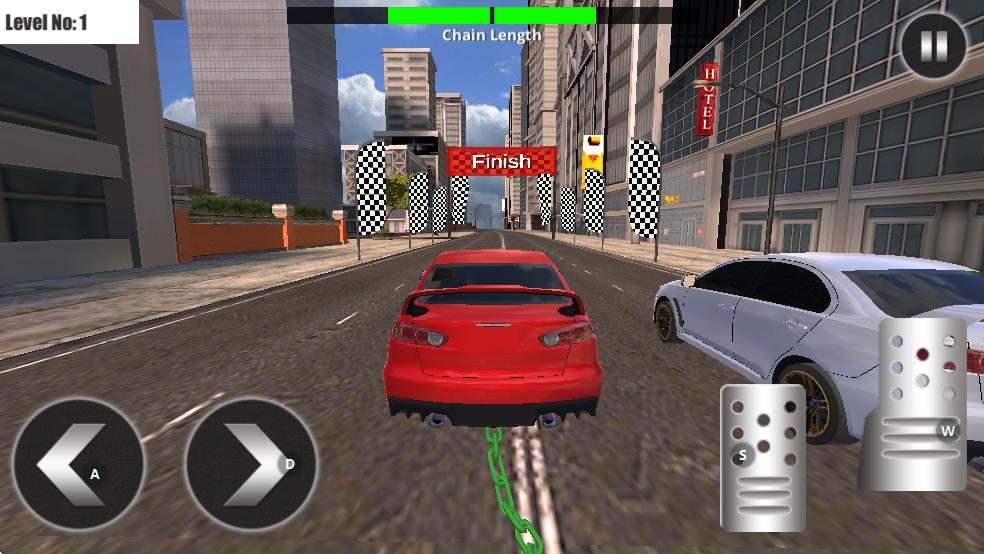Steer right with the right arrow button
Screen dimensions: 984x554
251,463
